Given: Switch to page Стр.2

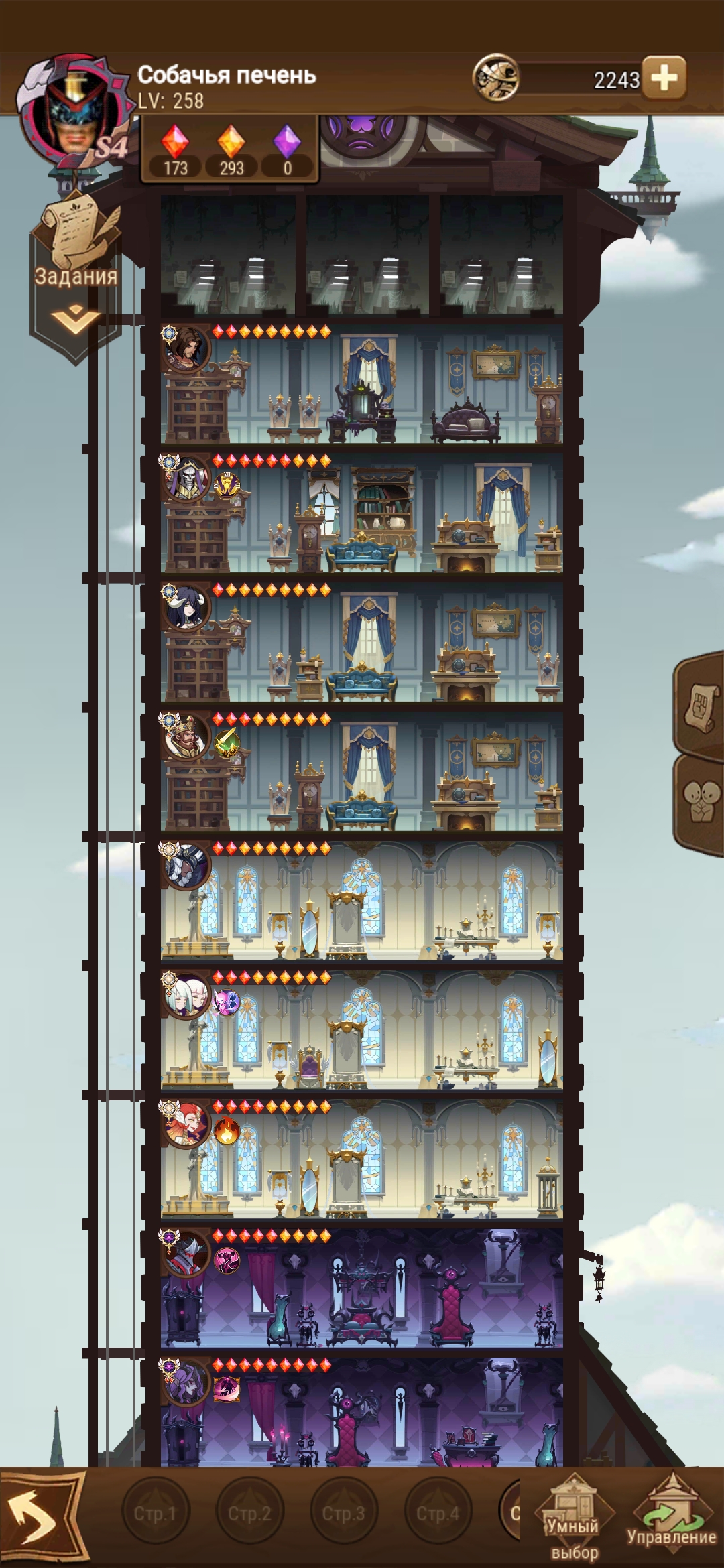Looking at the screenshot, I should [249, 1513].
